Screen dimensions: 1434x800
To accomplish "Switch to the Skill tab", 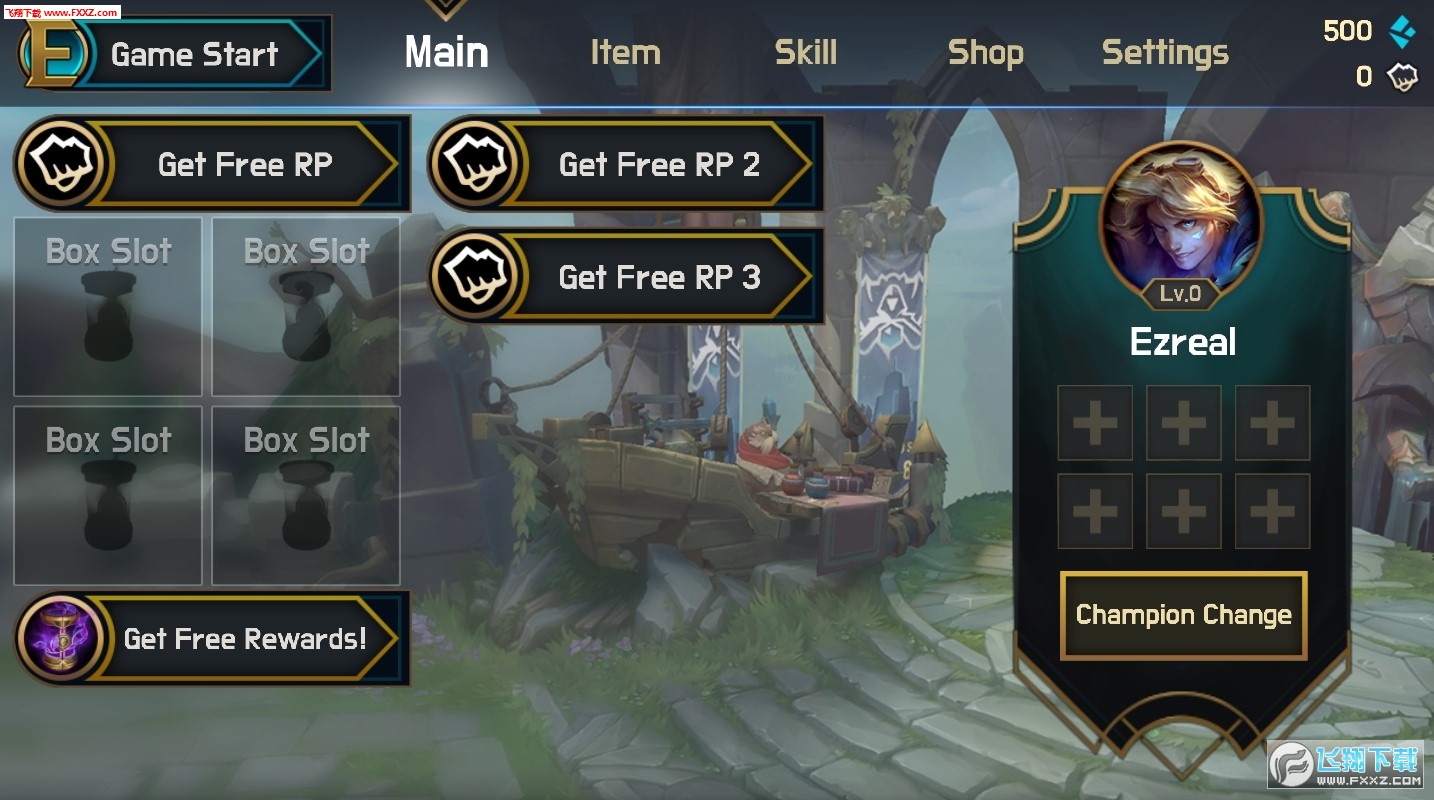I will (x=805, y=53).
